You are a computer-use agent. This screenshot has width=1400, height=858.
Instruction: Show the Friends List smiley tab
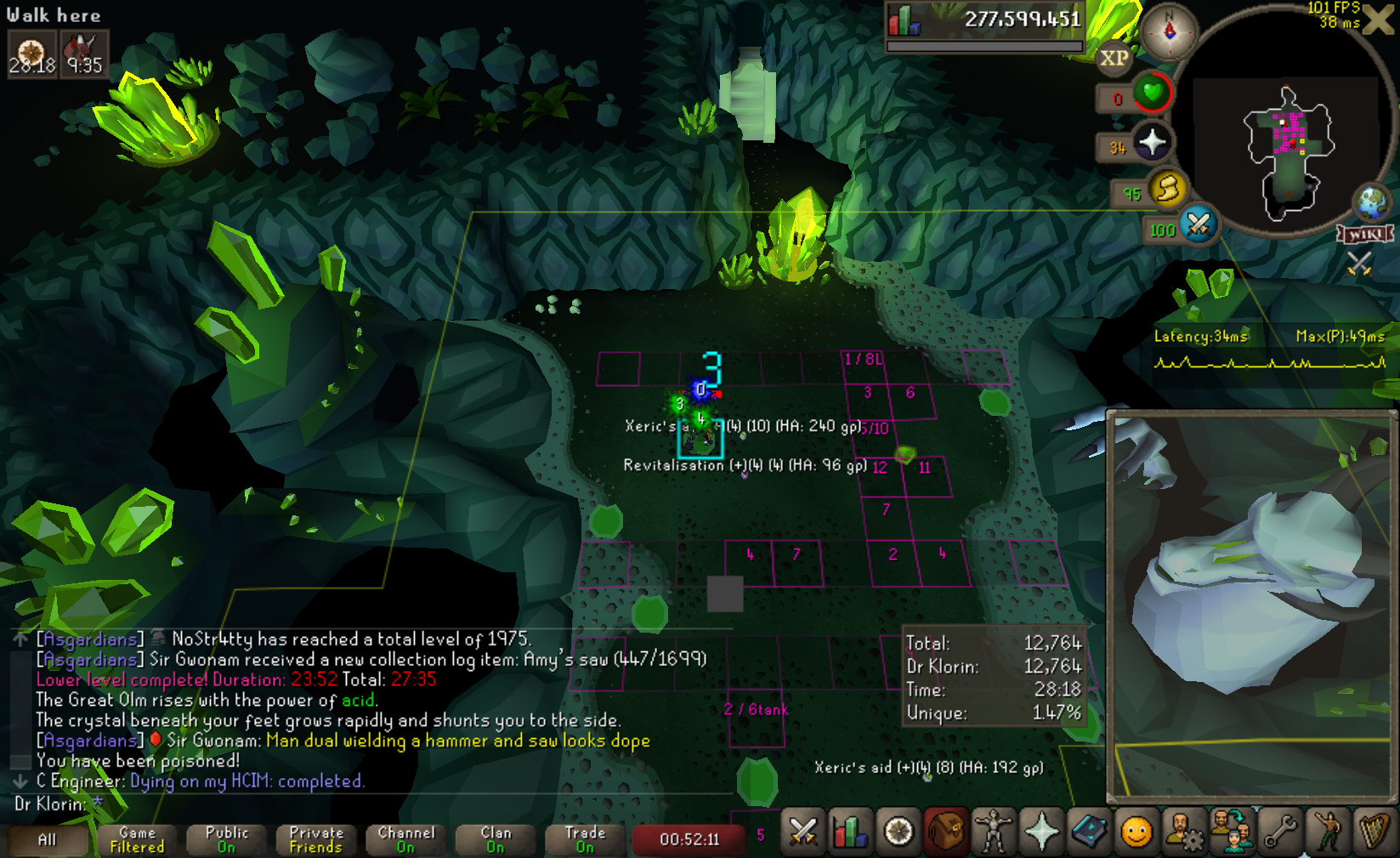coord(1136,831)
